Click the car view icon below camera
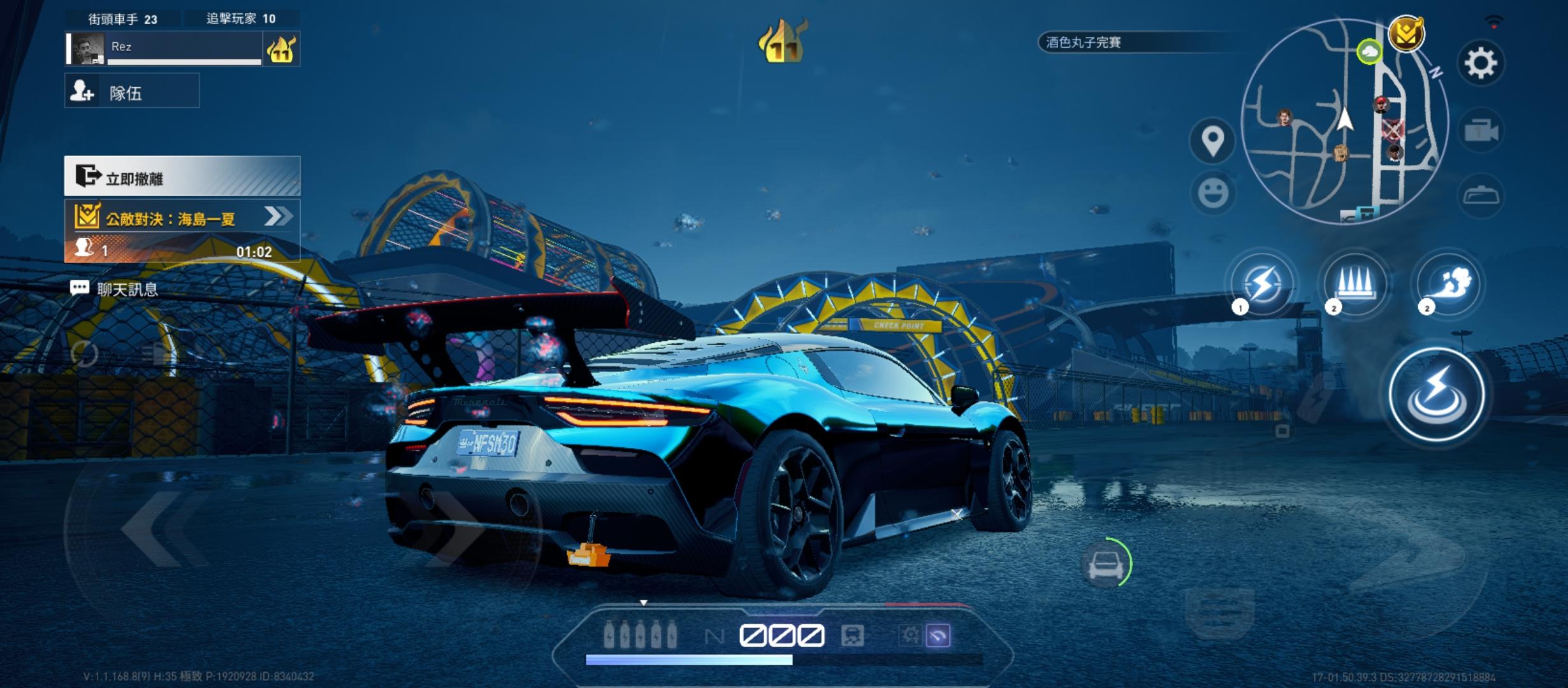This screenshot has height=688, width=1568. coord(1481,194)
